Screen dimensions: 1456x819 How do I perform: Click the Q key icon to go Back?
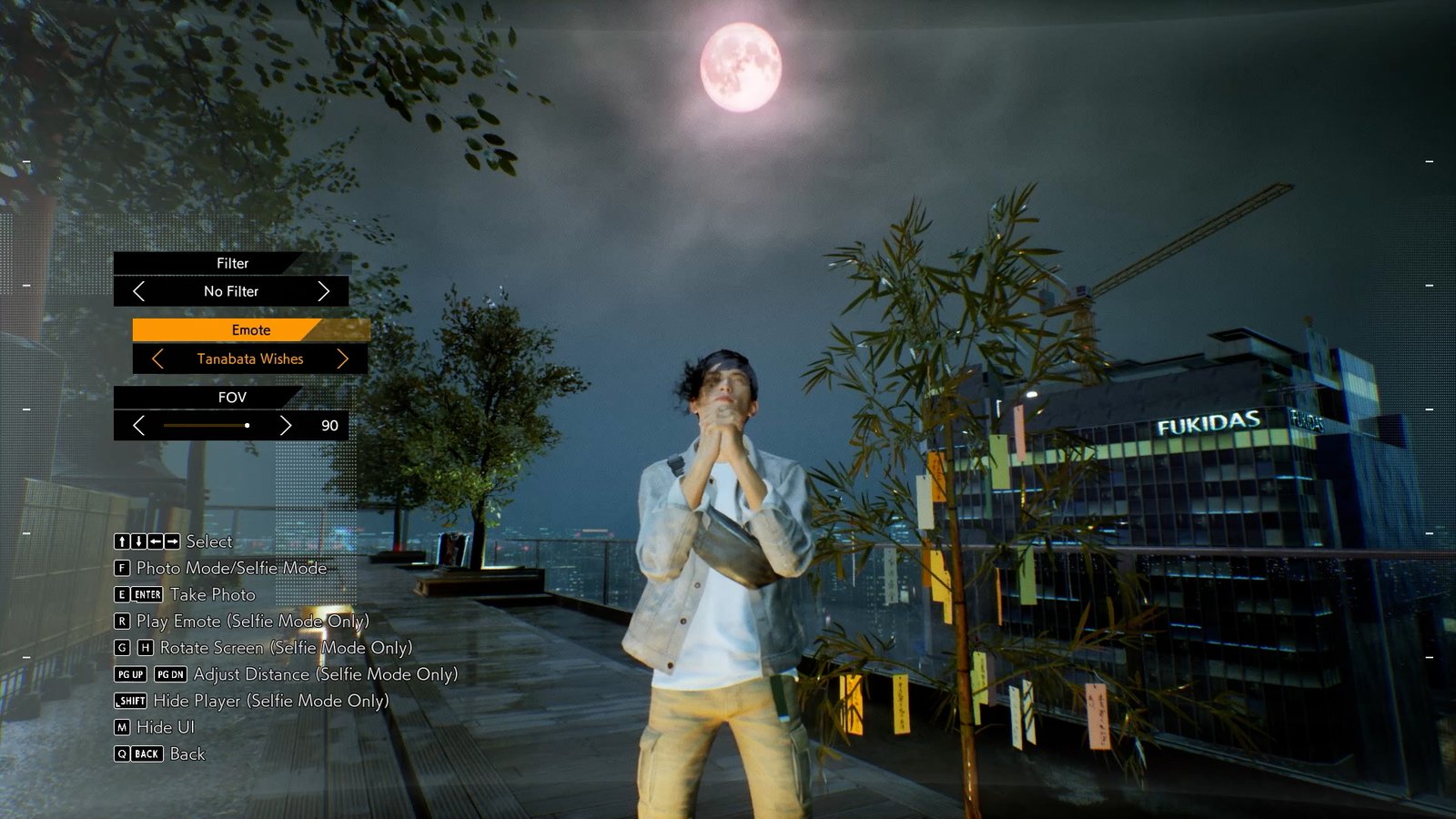(121, 753)
